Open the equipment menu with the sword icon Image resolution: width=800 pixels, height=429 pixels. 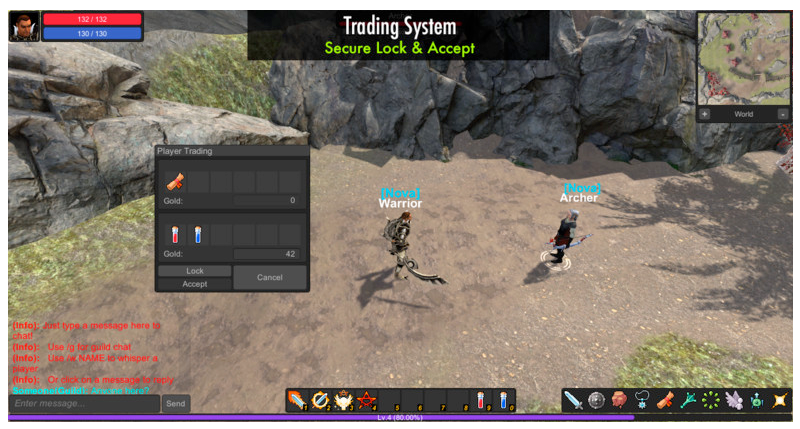(573, 400)
